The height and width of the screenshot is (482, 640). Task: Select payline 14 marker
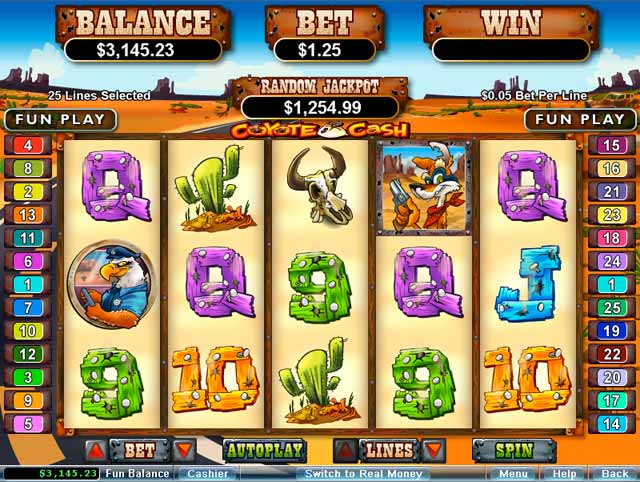(611, 423)
